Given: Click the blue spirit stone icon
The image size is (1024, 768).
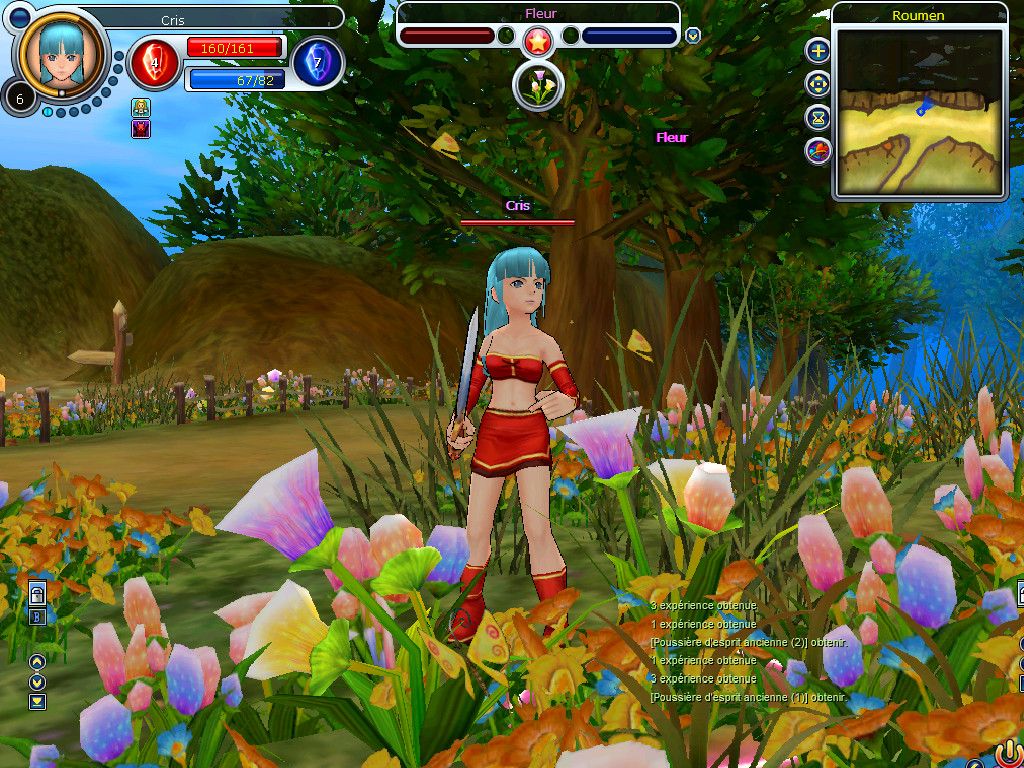Looking at the screenshot, I should pyautogui.click(x=318, y=62).
